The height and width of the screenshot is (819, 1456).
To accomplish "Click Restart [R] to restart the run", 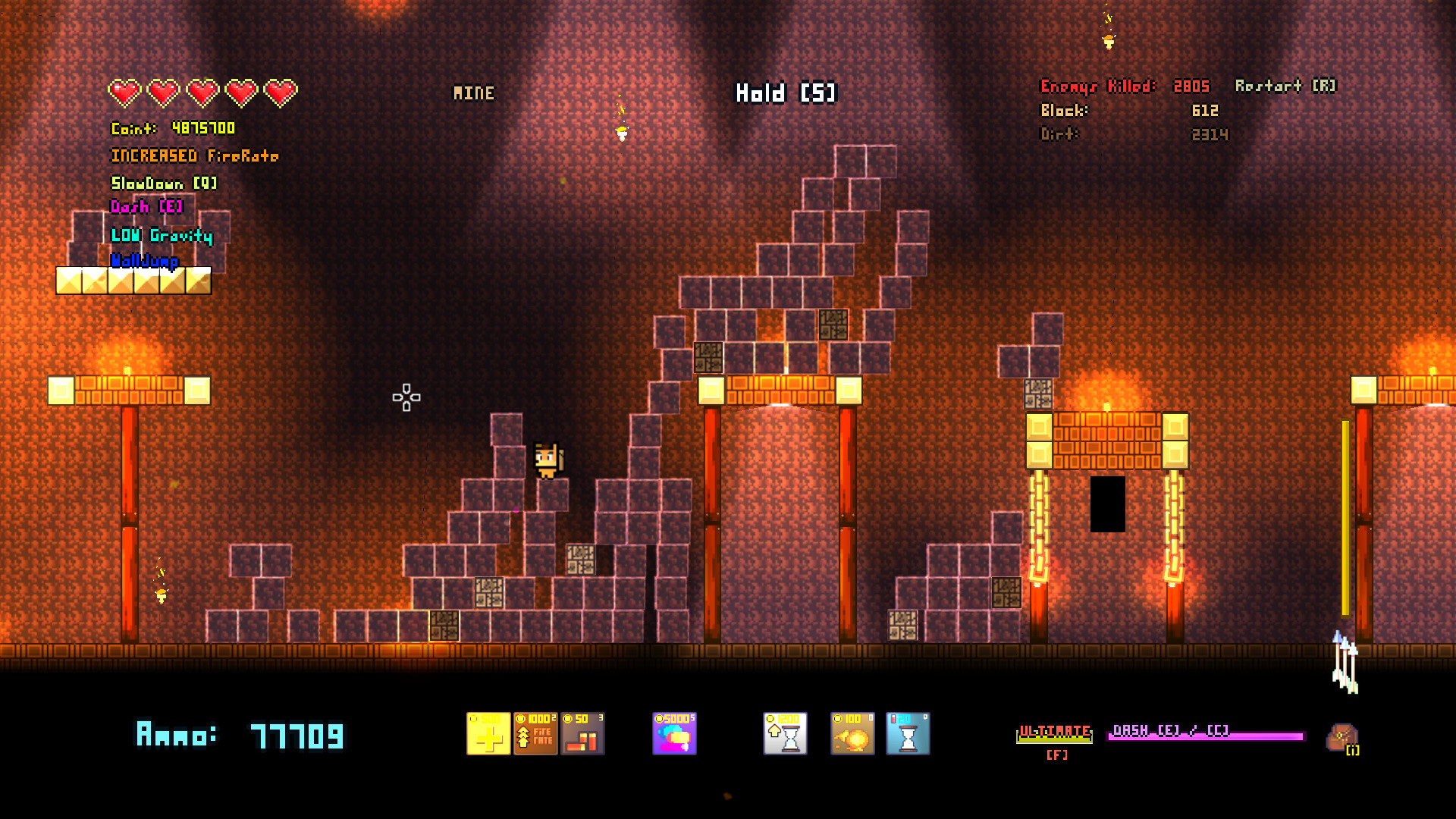I will pos(1283,86).
